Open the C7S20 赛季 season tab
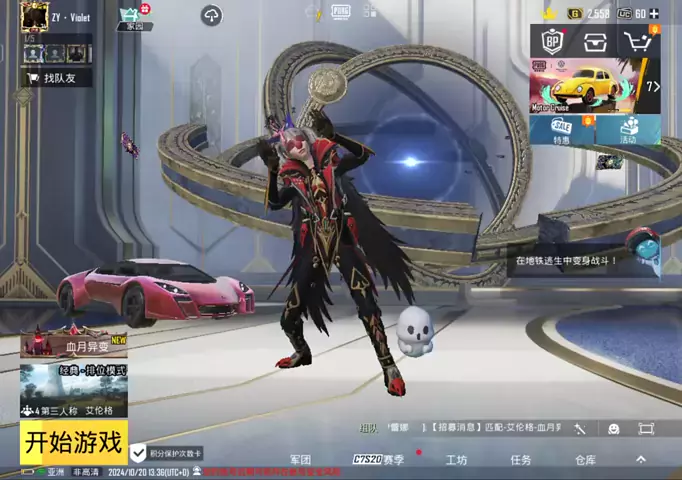This screenshot has height=480, width=682. (378, 460)
